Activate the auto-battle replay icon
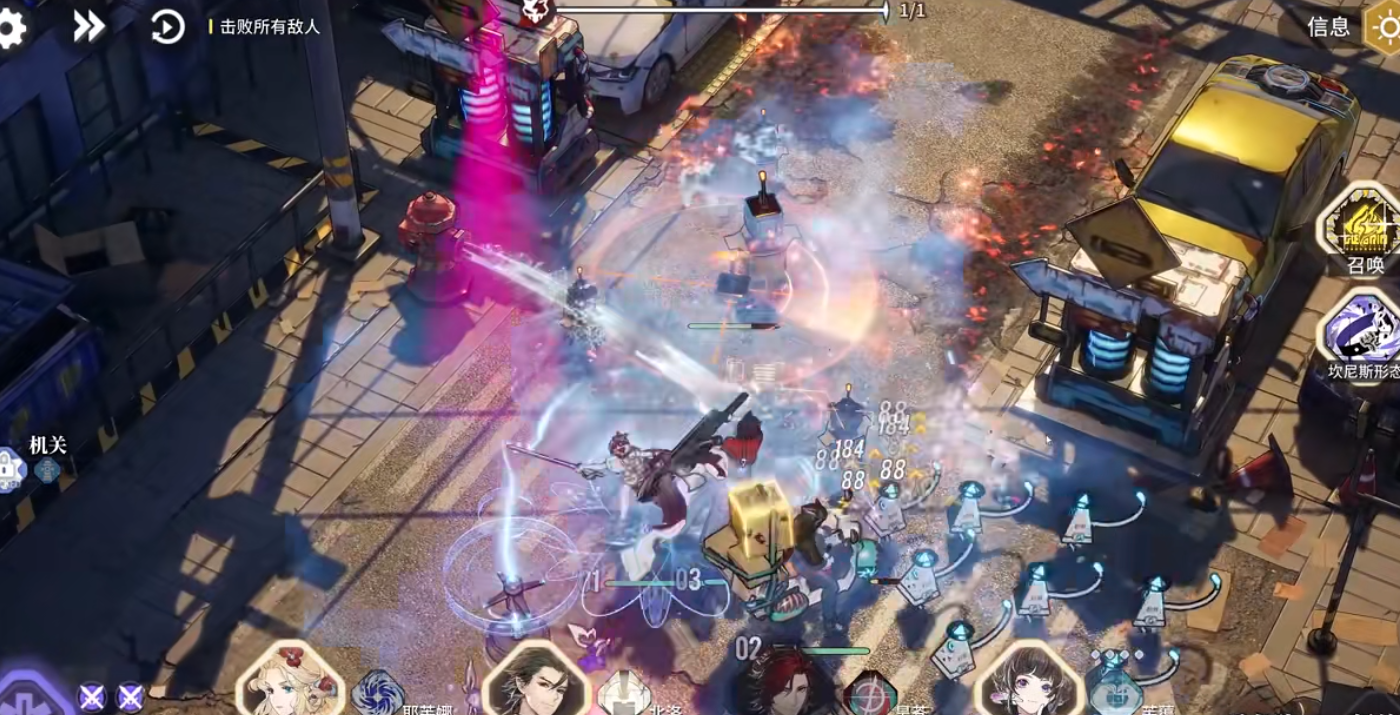Image resolution: width=1400 pixels, height=715 pixels. pyautogui.click(x=167, y=27)
